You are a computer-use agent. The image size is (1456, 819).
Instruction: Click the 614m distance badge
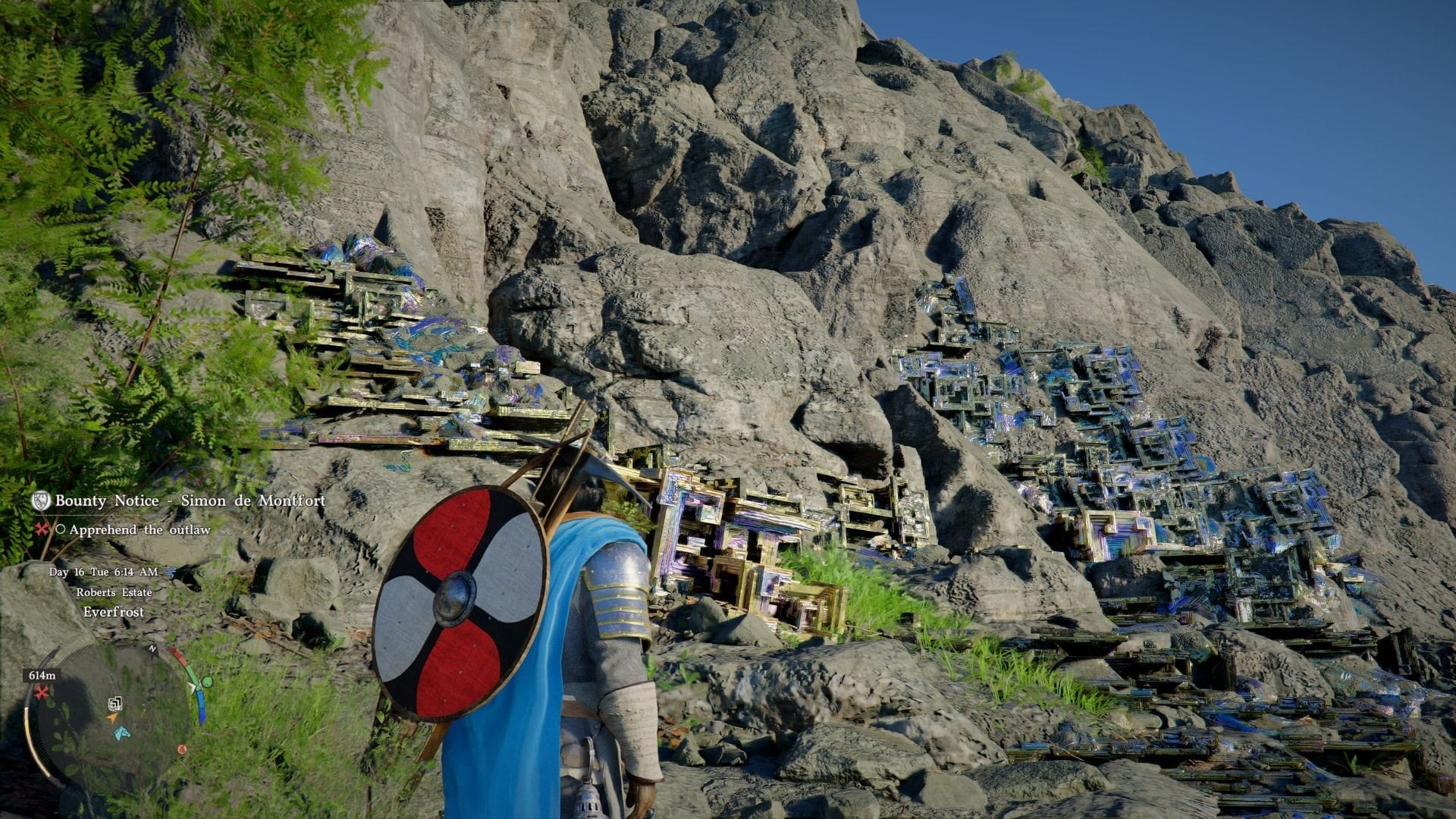[x=42, y=674]
